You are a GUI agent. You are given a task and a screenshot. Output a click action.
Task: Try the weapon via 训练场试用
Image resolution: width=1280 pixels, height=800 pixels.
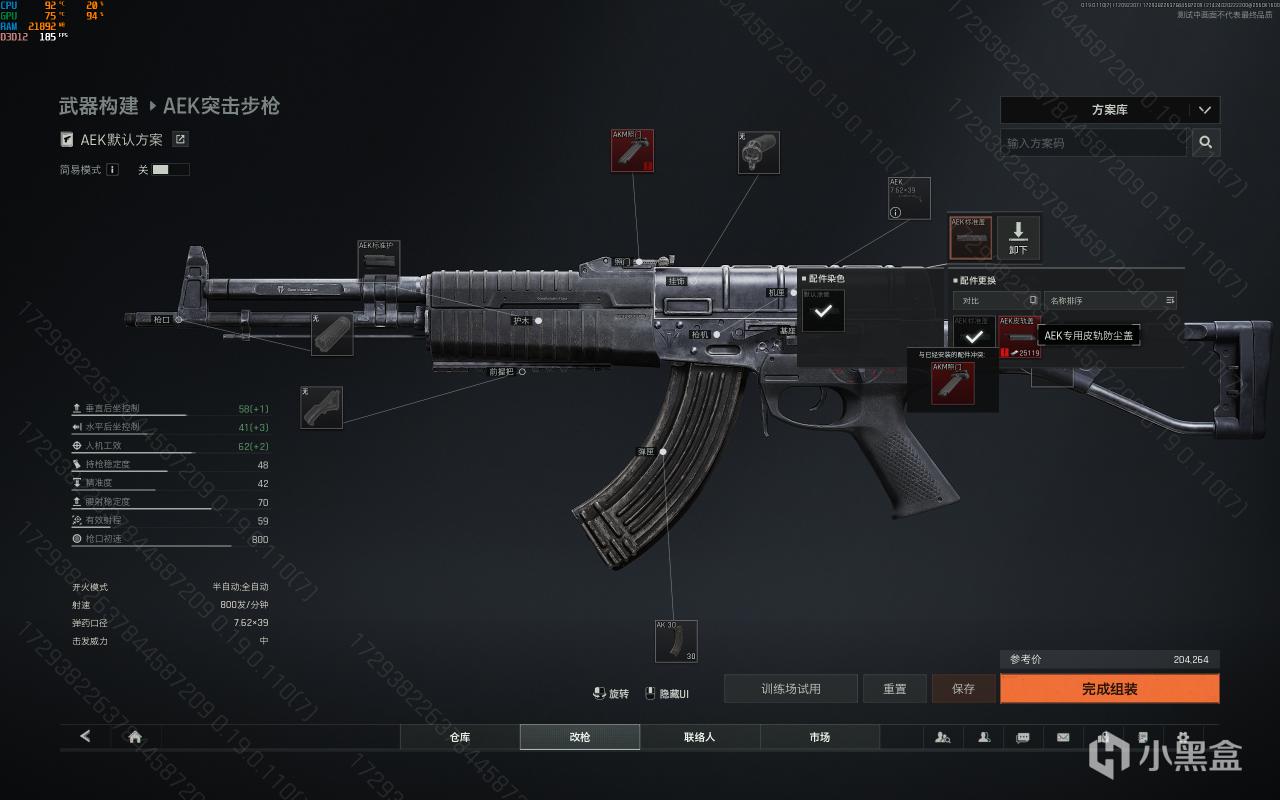790,689
